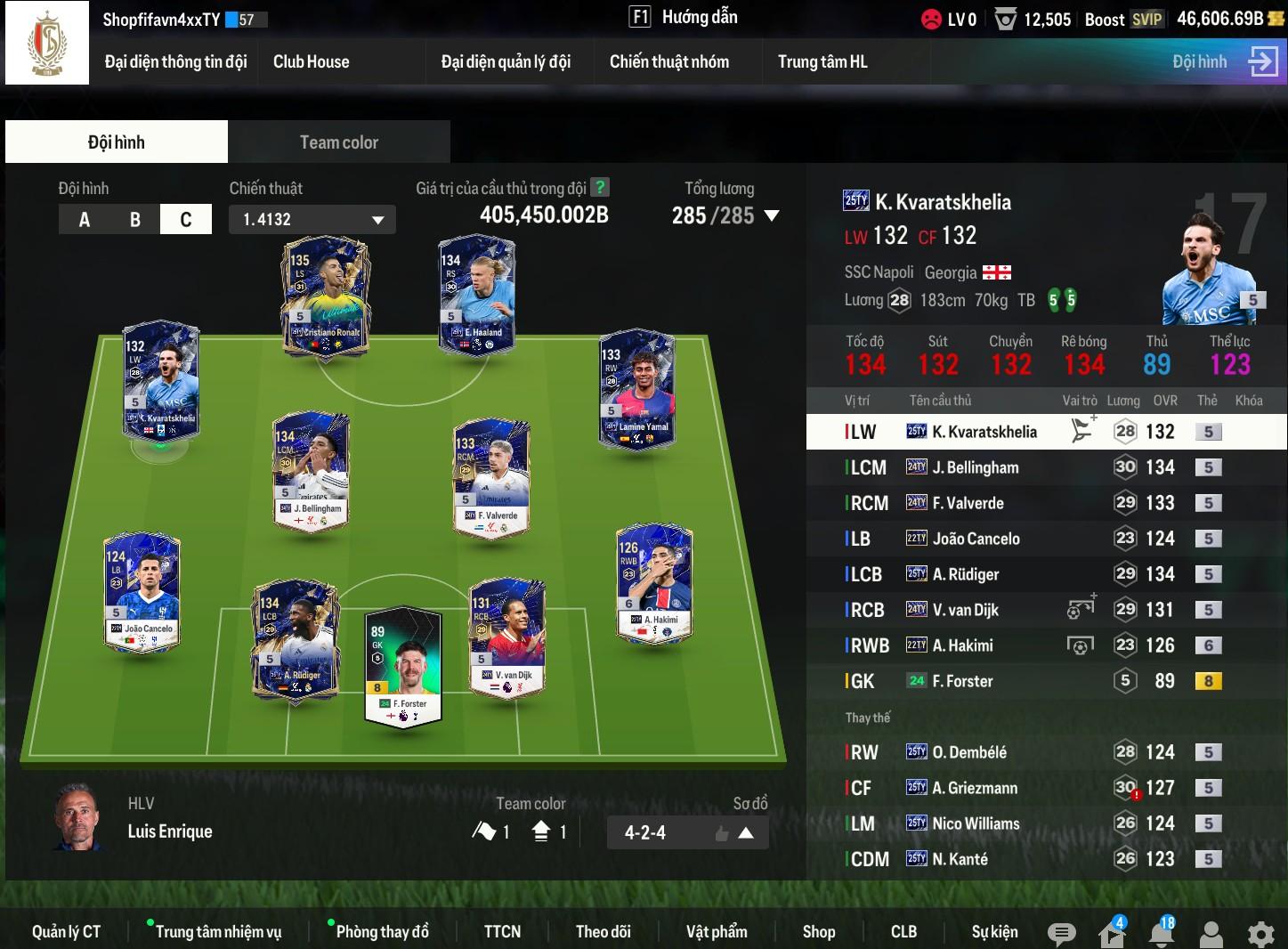Select the F. Forster goalkeeper card
1288x949 pixels.
tap(403, 668)
